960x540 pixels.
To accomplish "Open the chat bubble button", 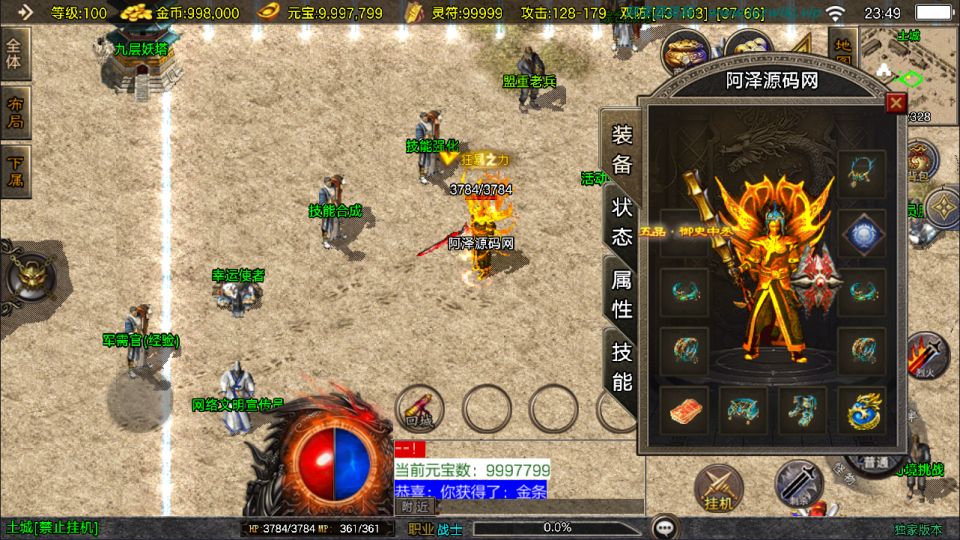I will pyautogui.click(x=663, y=527).
